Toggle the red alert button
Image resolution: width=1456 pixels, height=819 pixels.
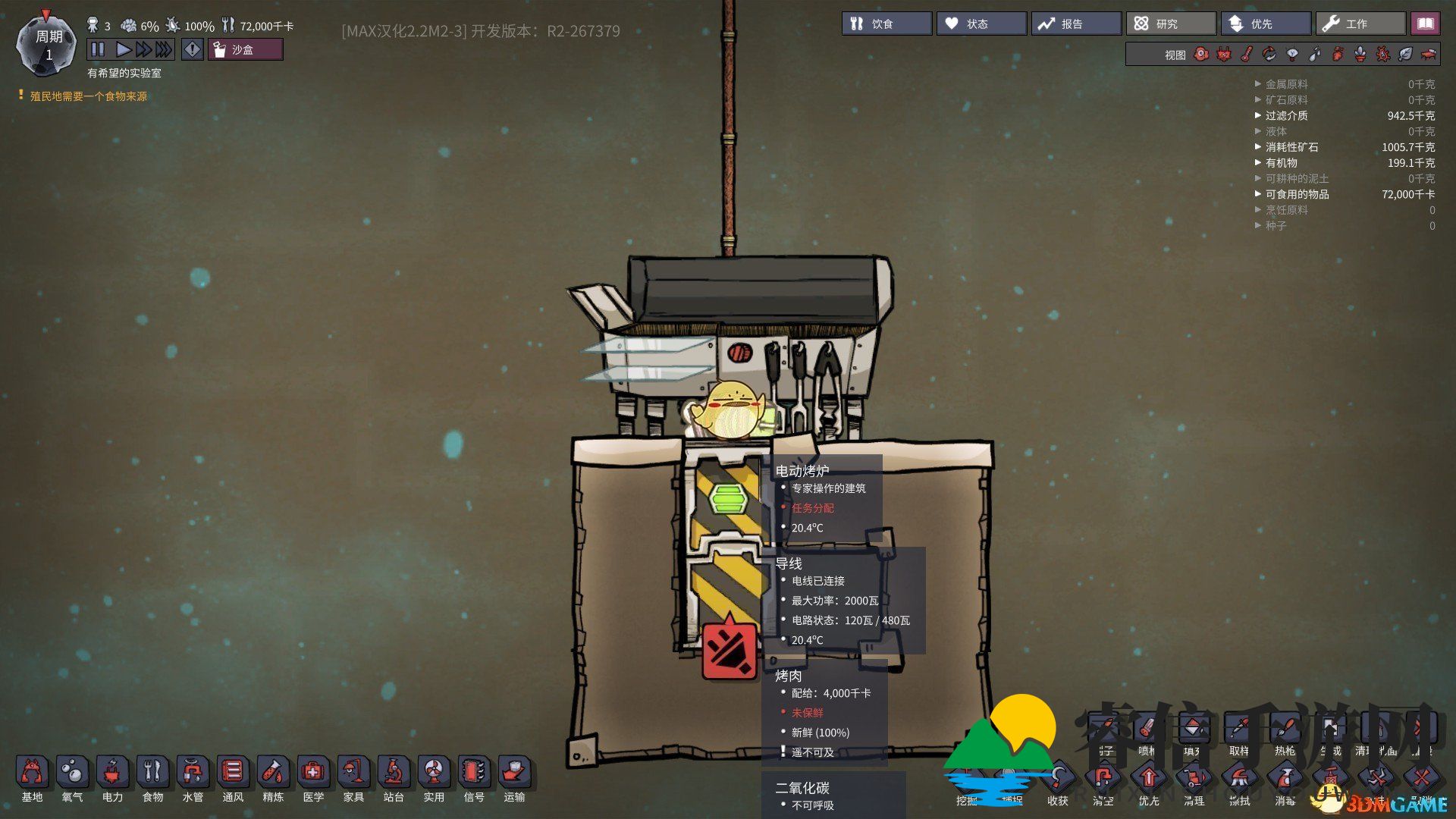[x=193, y=49]
